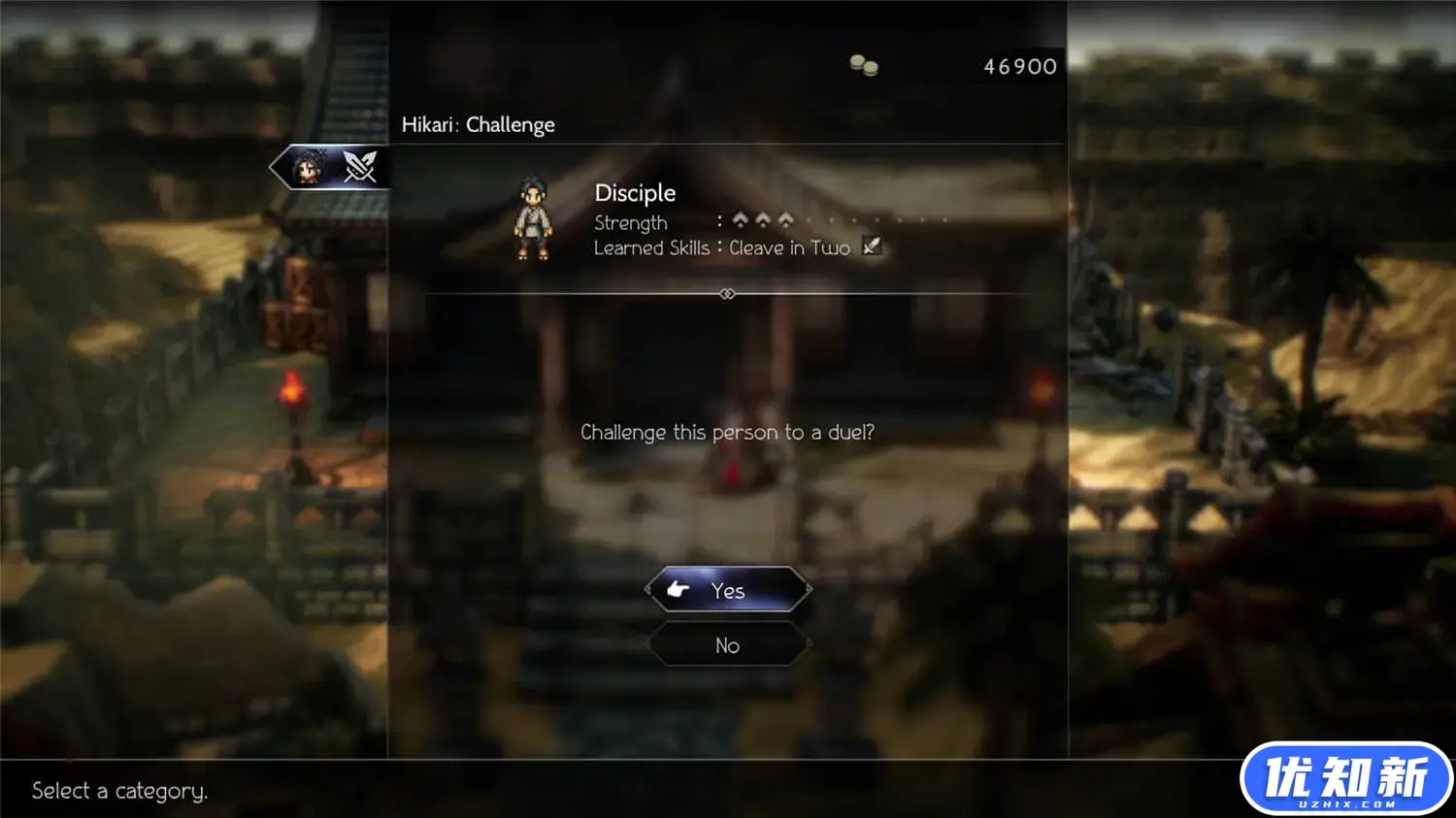The width and height of the screenshot is (1456, 818).
Task: Click the sword icon next to Cleave in Two
Action: point(871,246)
